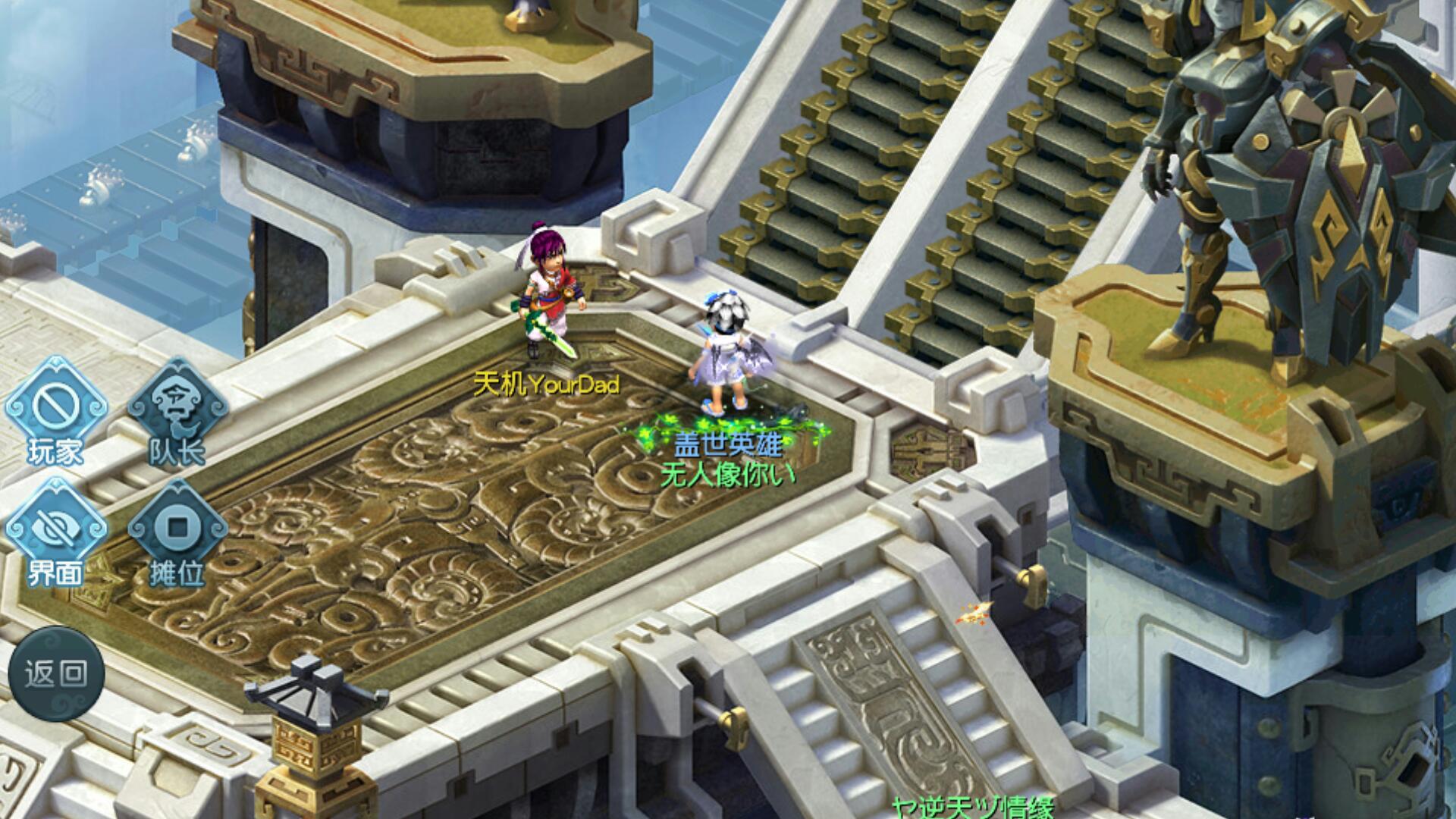Toggle the 队长 (team leader) filter button
Image resolution: width=1456 pixels, height=819 pixels.
click(177, 410)
